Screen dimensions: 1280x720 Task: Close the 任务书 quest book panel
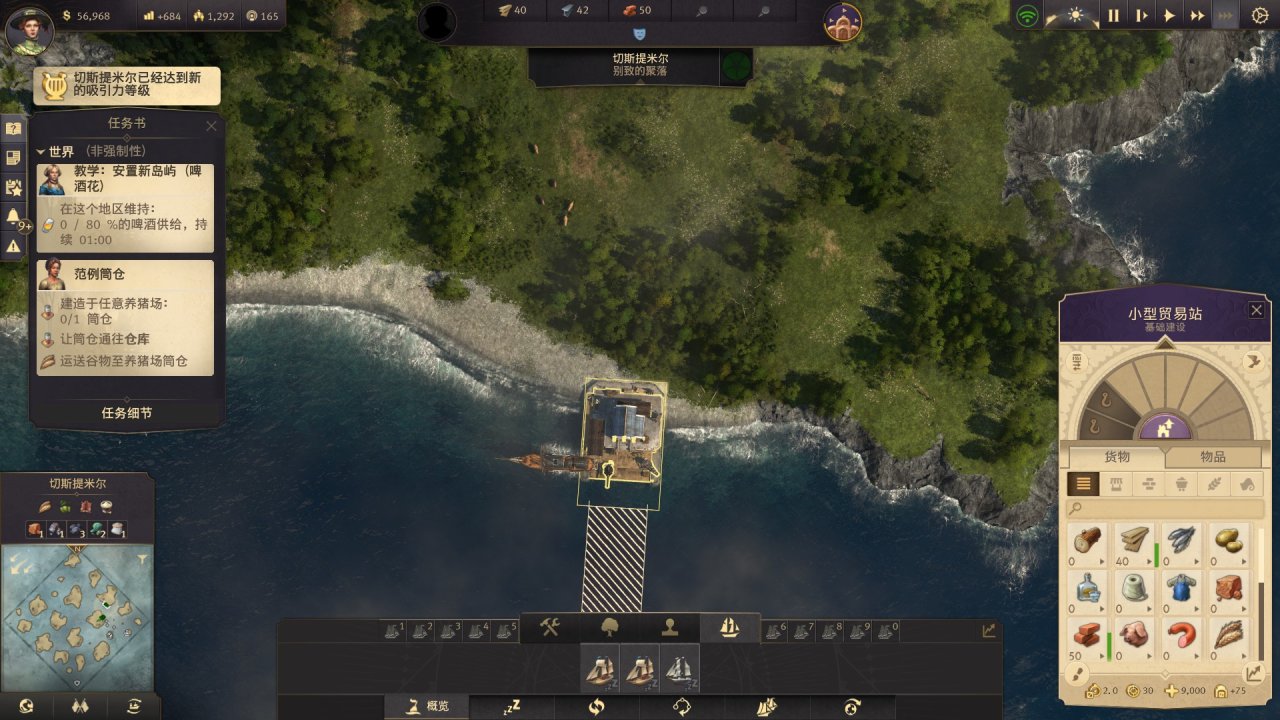tap(211, 126)
